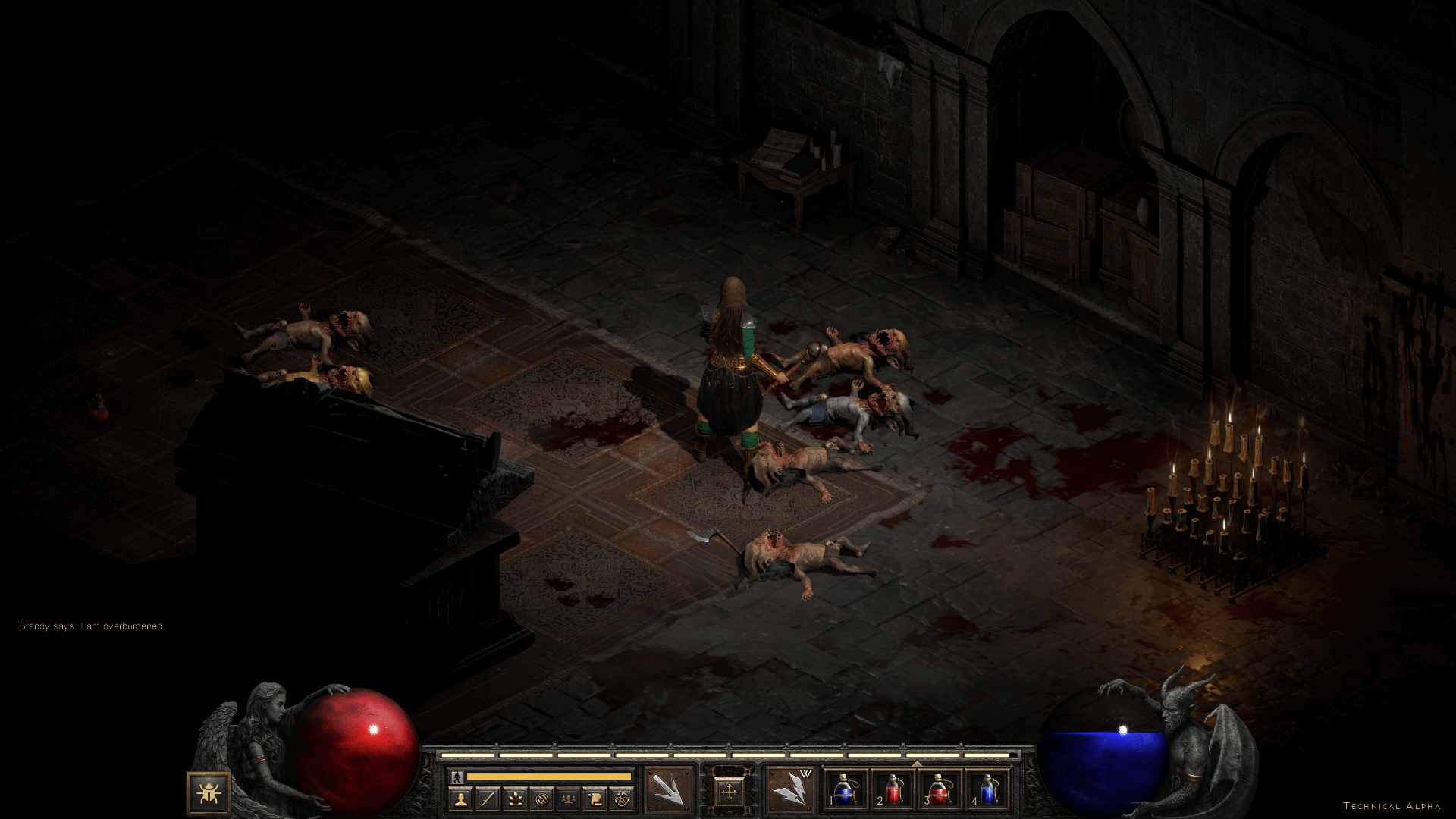Open inventory with the sword icon
The image size is (1456, 819).
(x=488, y=799)
